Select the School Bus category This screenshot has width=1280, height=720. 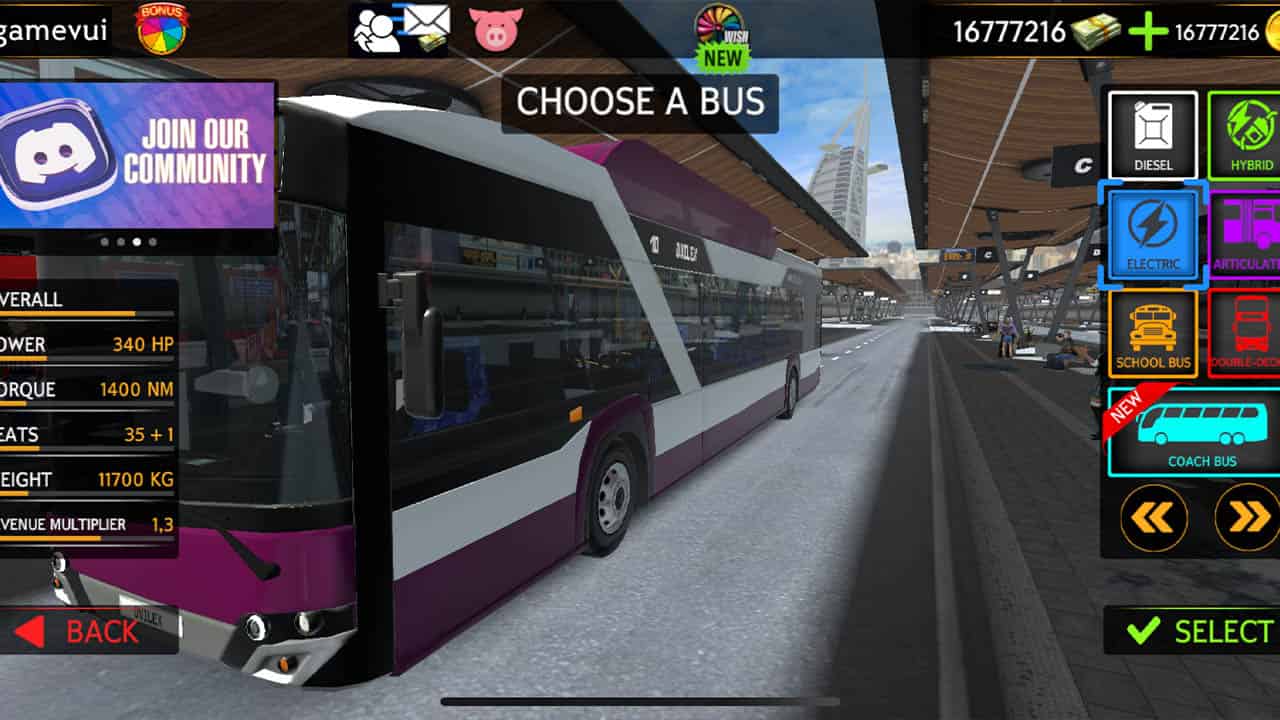click(1152, 332)
